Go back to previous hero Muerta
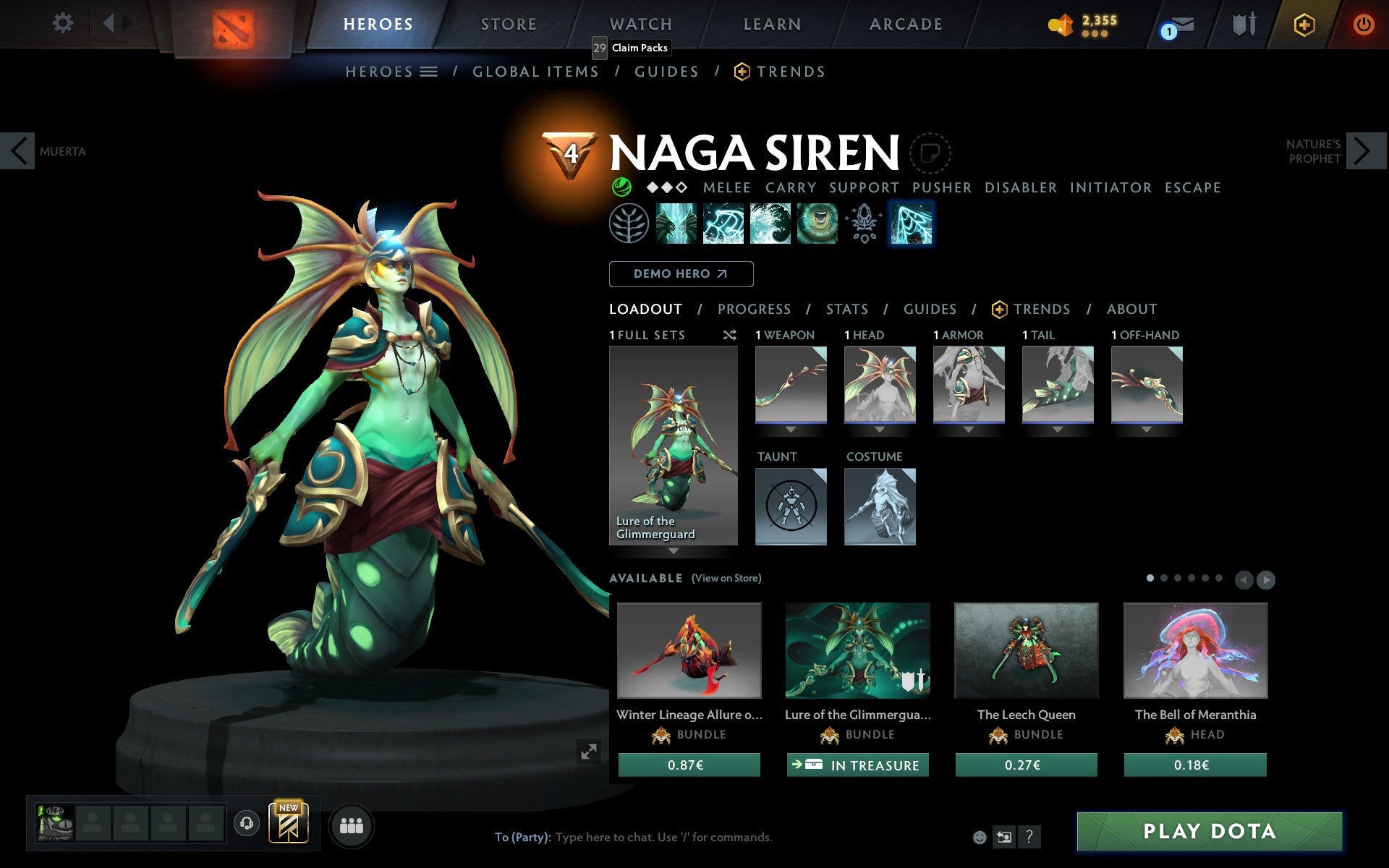Viewport: 1389px width, 868px height. pos(19,151)
